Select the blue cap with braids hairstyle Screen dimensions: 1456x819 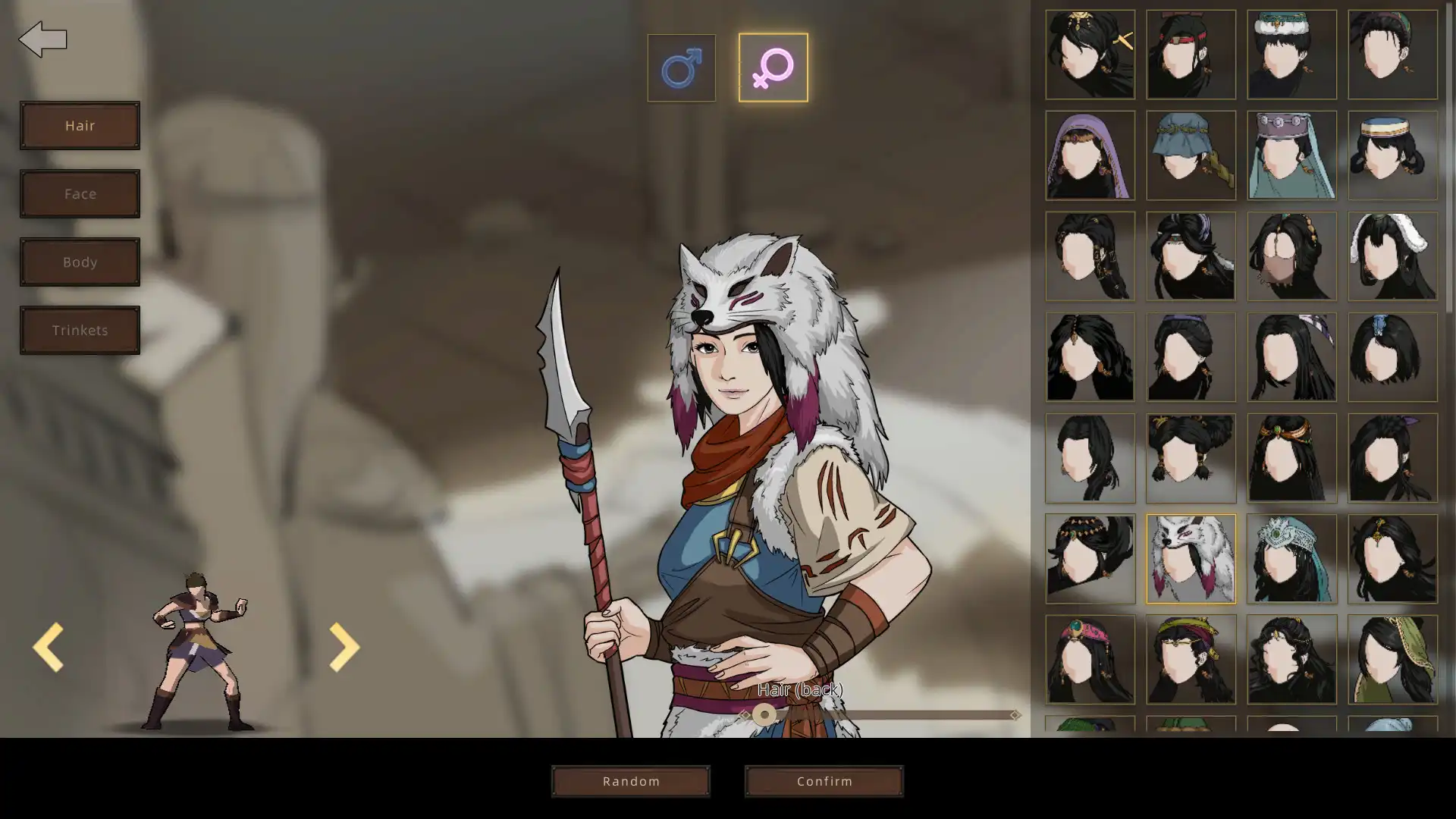1191,155
